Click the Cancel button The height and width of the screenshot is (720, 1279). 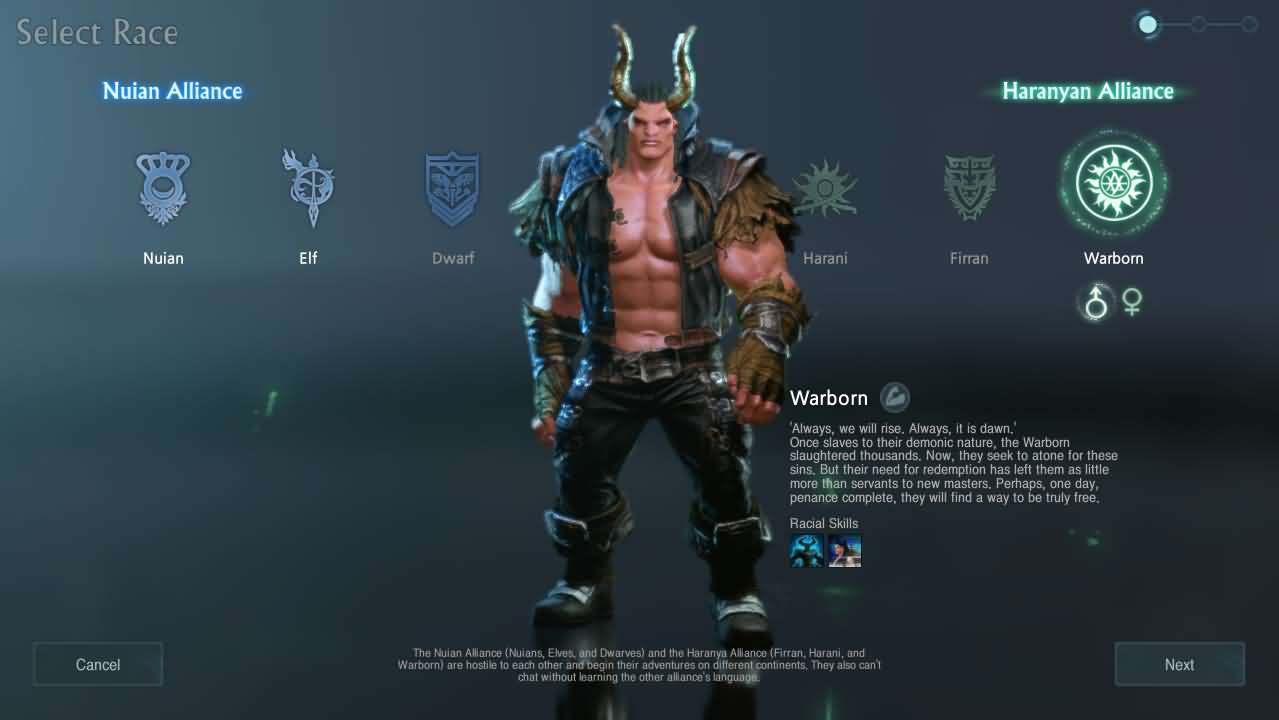point(98,664)
